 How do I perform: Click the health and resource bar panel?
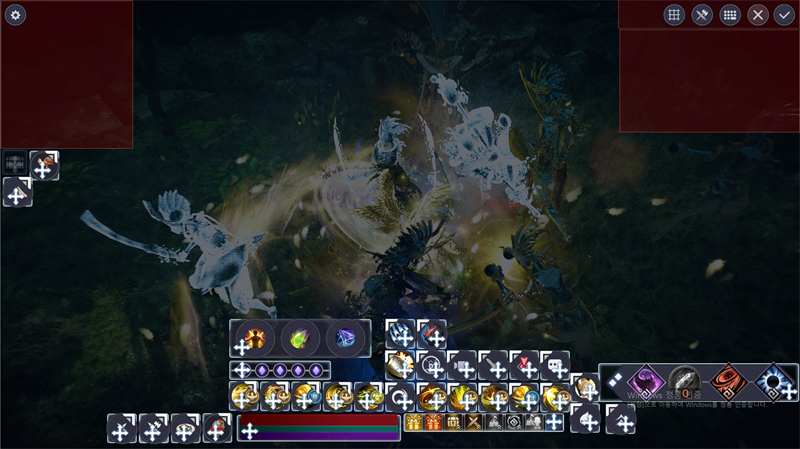[318, 427]
